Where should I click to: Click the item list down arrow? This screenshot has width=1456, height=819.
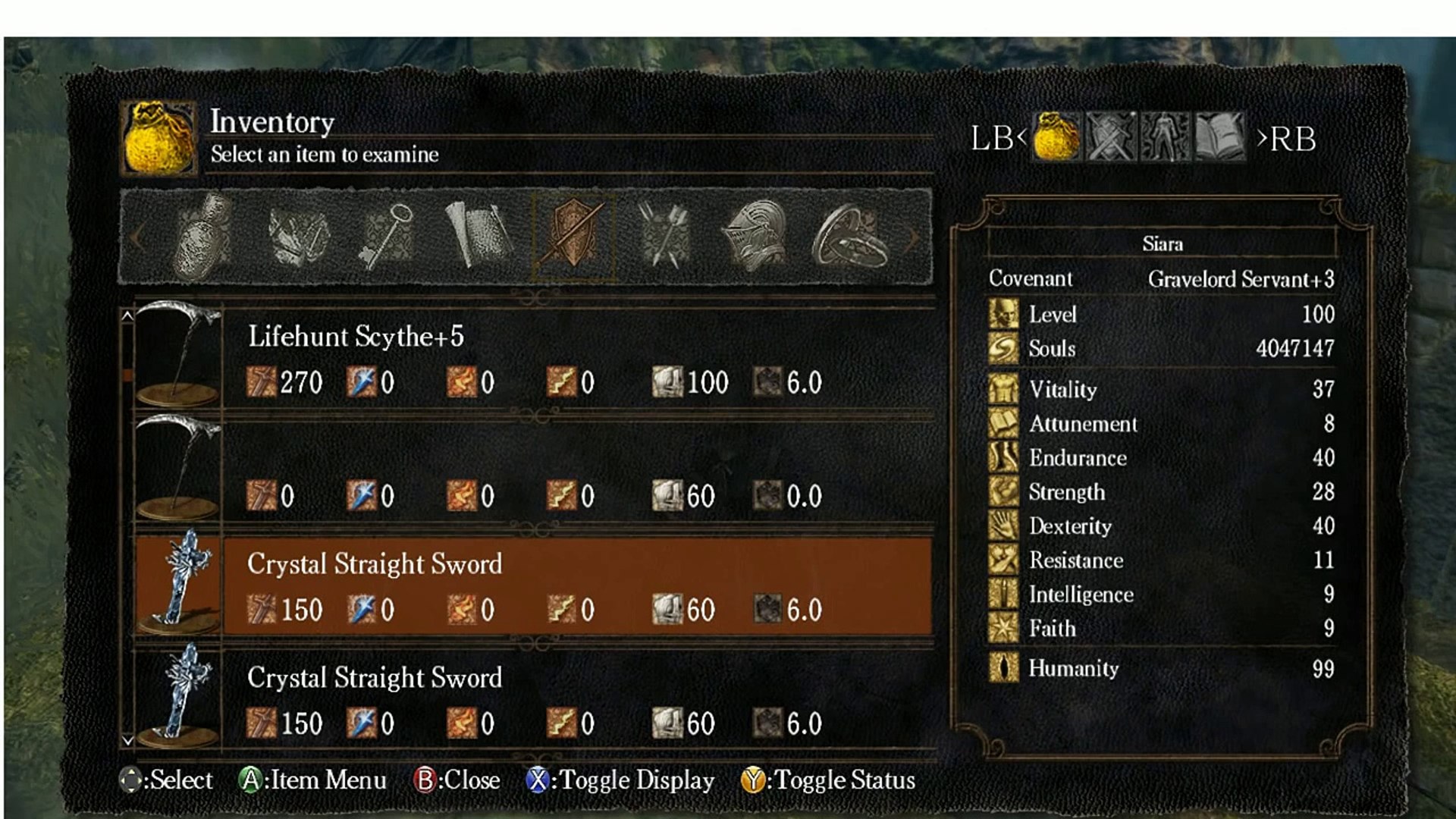click(x=127, y=741)
